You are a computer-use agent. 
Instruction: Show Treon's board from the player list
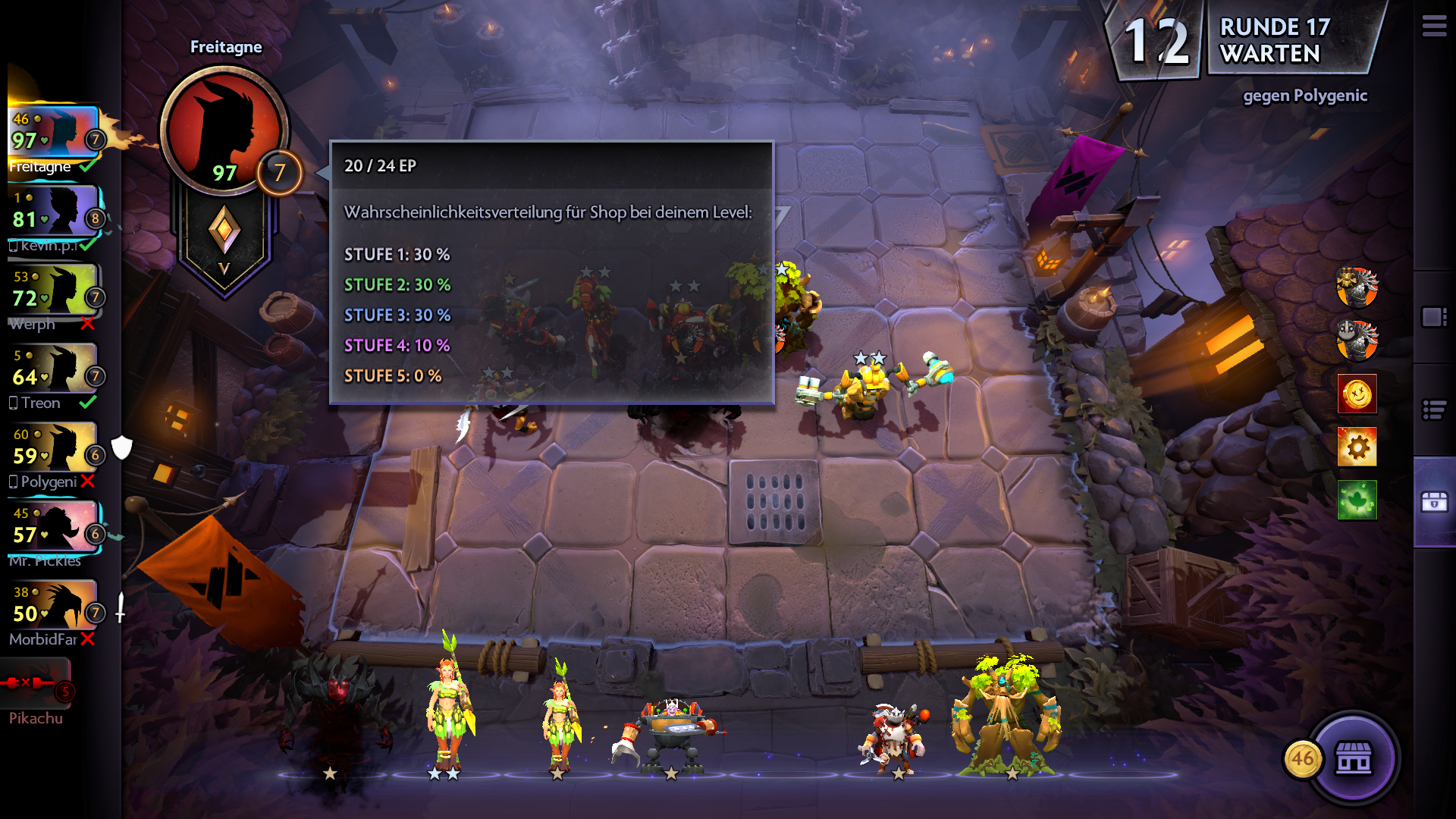[55, 376]
